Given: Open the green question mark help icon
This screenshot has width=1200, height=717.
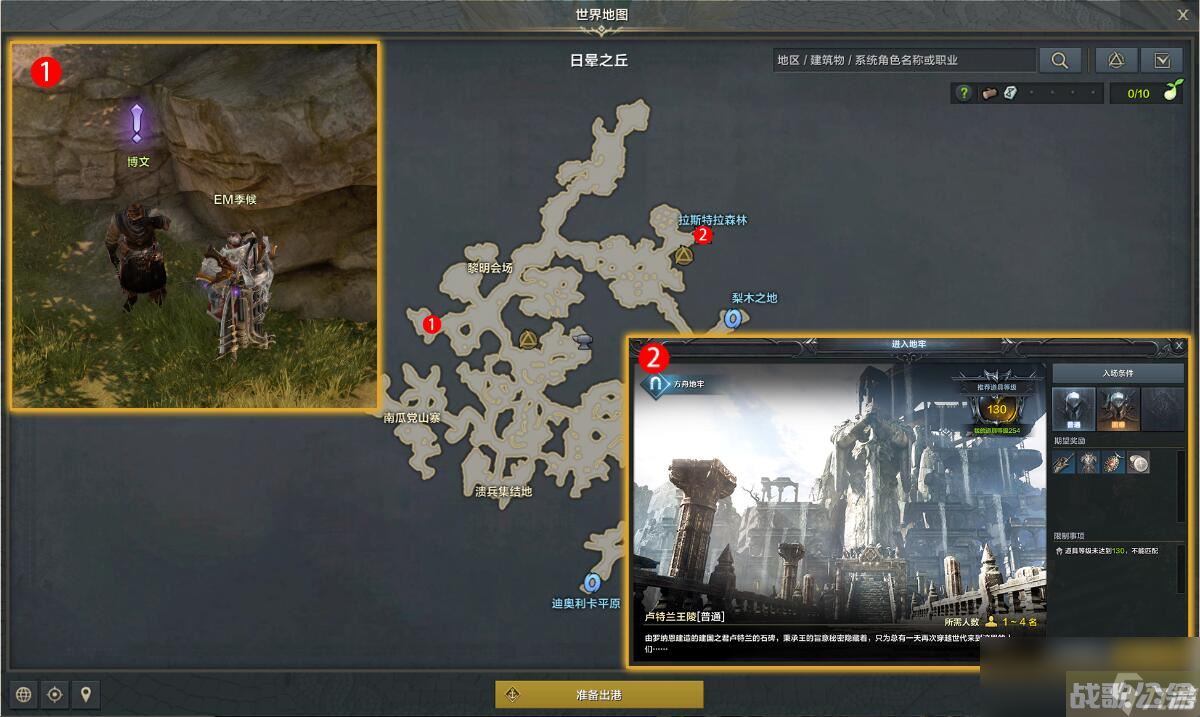Looking at the screenshot, I should [x=964, y=93].
